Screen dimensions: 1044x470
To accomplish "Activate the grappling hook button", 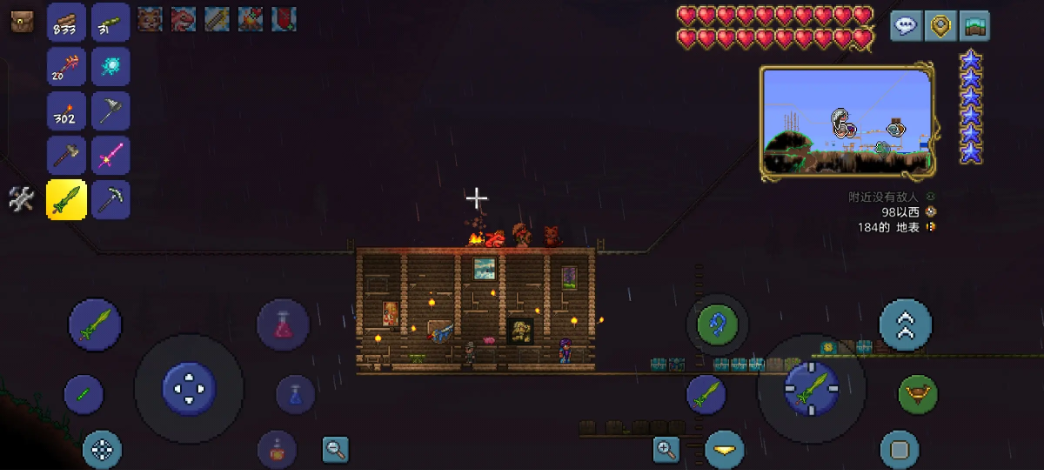I will coord(717,324).
